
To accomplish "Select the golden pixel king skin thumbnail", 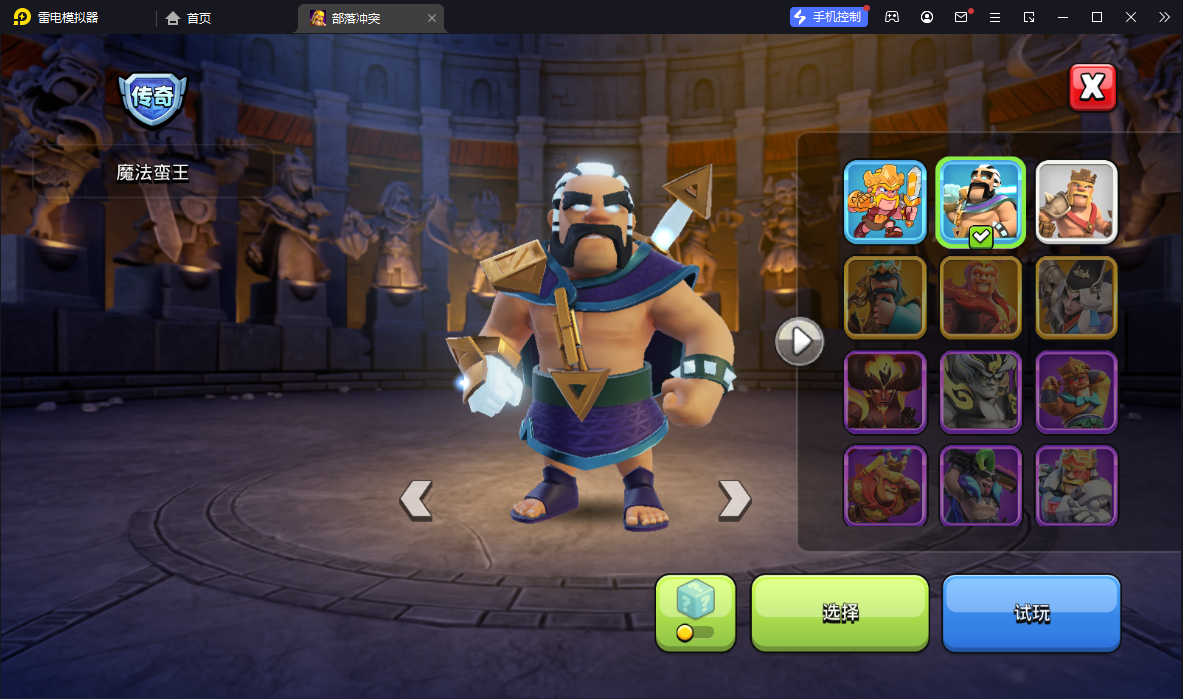I will pos(885,202).
